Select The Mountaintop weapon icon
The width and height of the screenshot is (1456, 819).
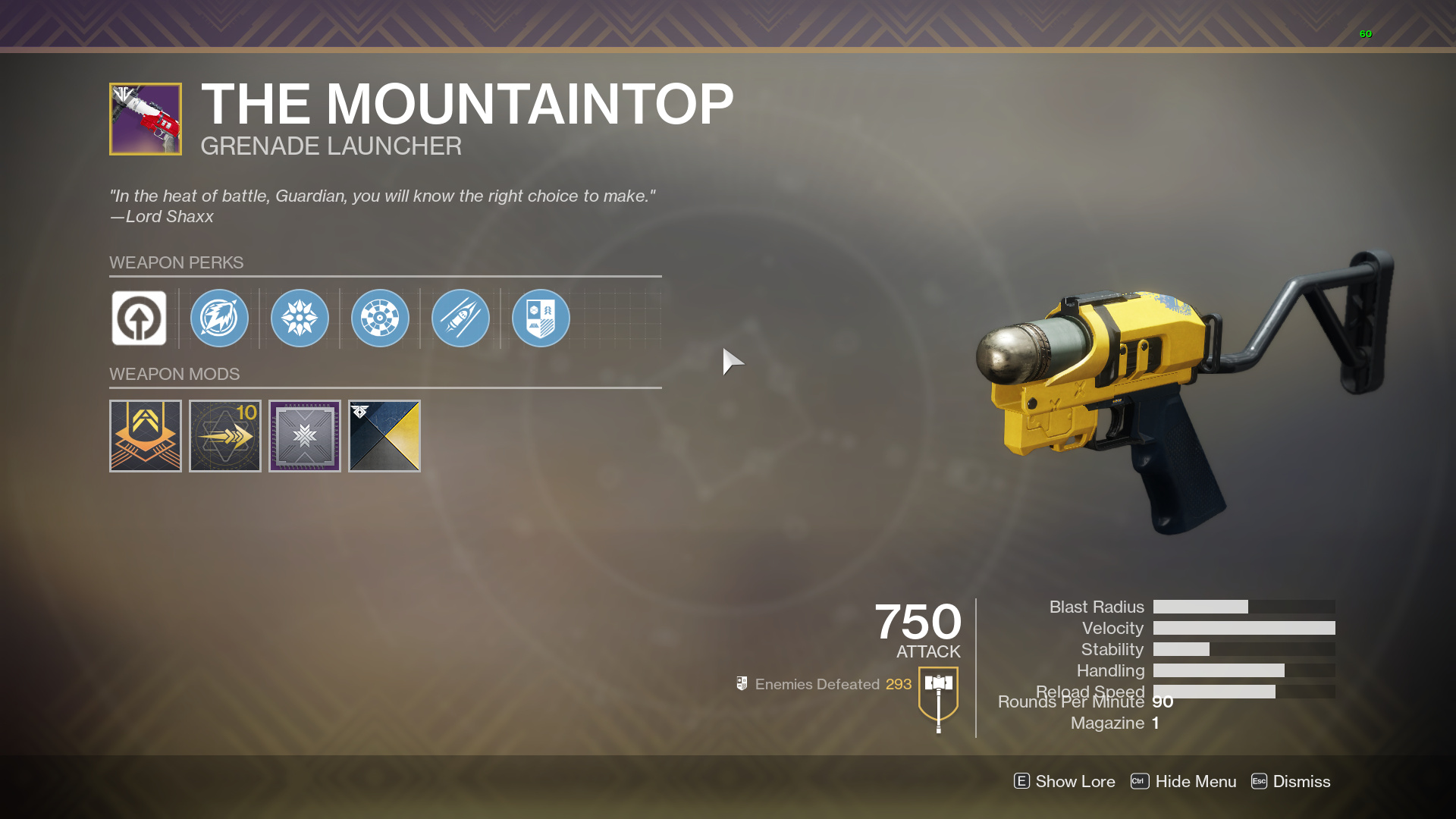coord(146,119)
